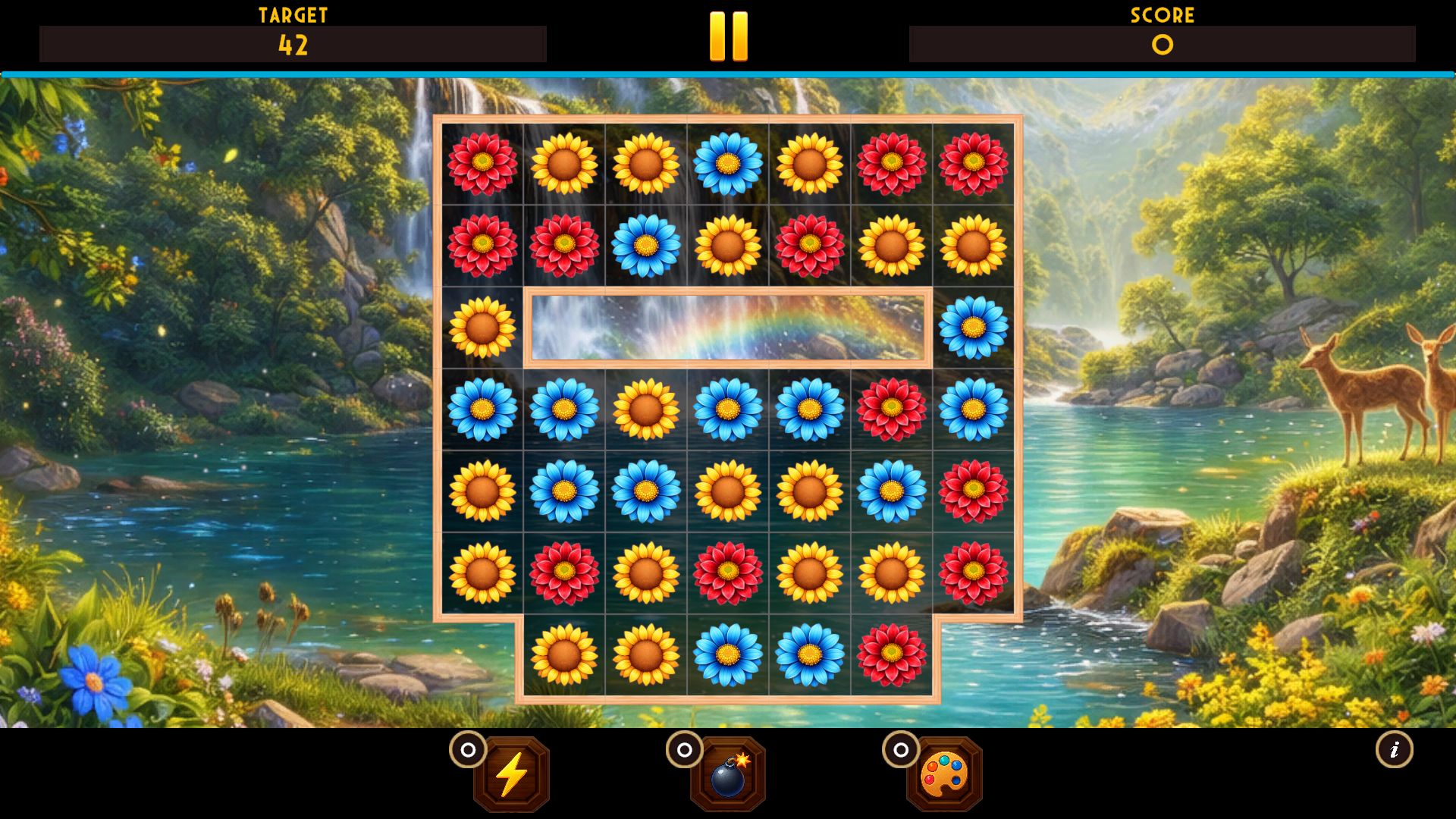Open the info button
This screenshot has height=819, width=1456.
pyautogui.click(x=1394, y=750)
